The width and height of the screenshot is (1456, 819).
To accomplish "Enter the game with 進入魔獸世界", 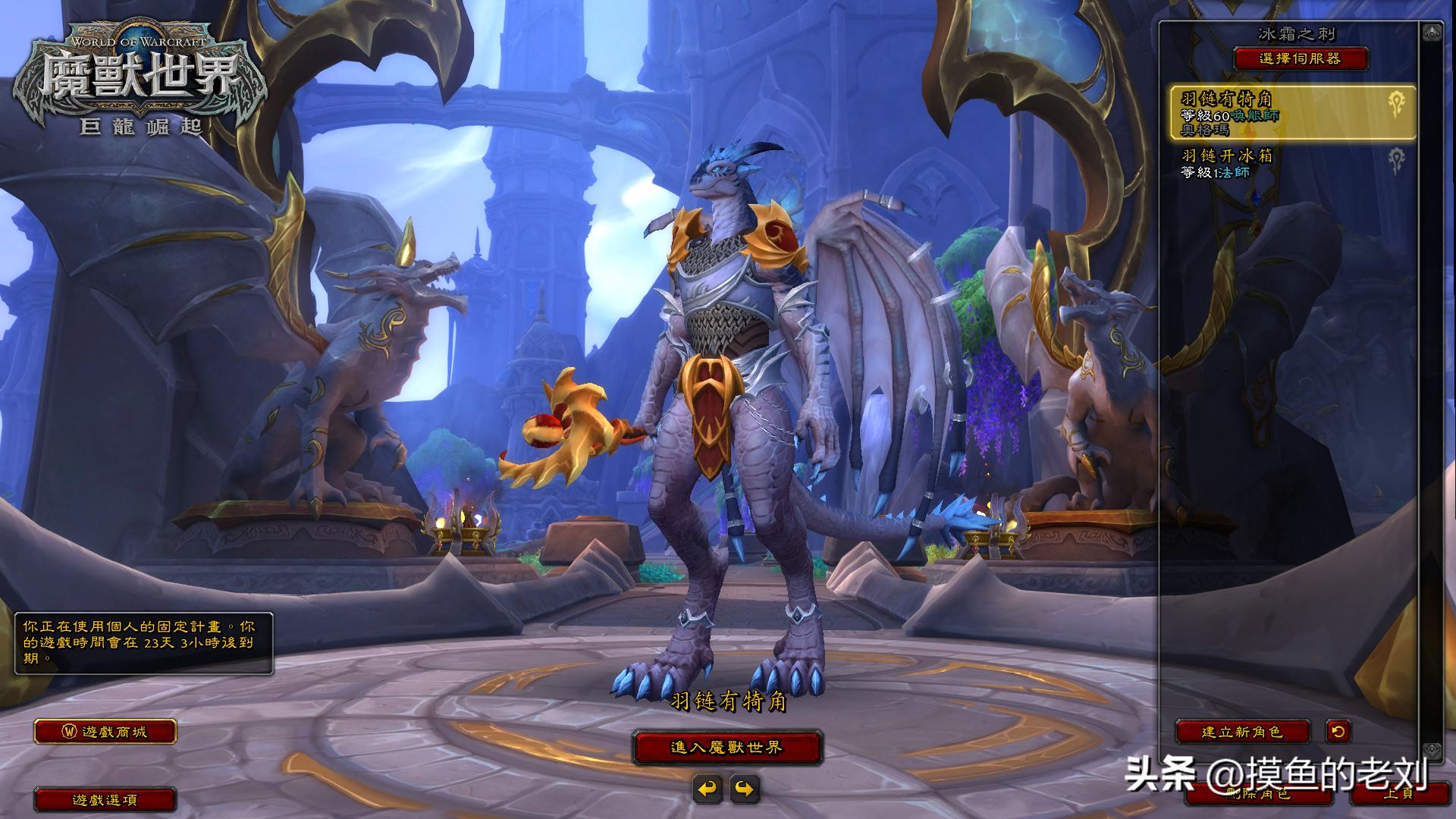I will (x=727, y=748).
